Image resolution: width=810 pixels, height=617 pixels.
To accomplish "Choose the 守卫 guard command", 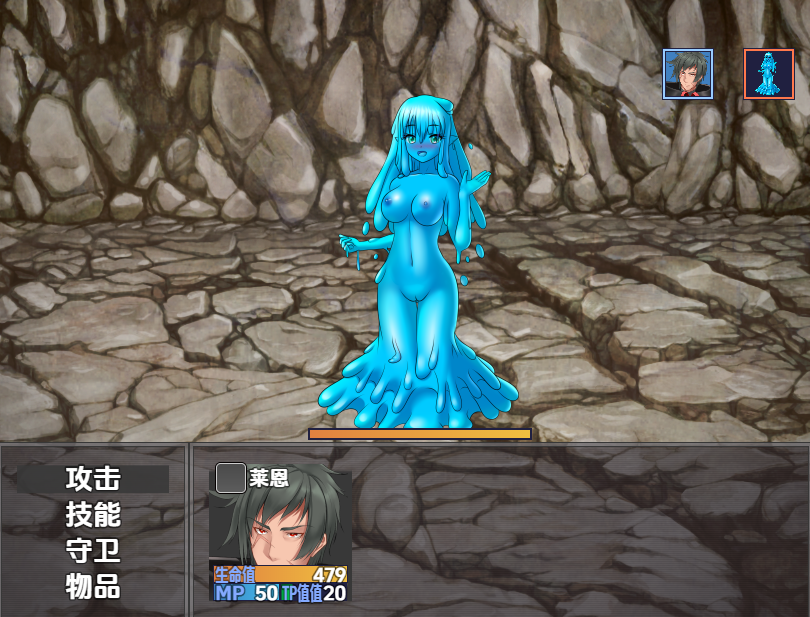I will [x=93, y=550].
